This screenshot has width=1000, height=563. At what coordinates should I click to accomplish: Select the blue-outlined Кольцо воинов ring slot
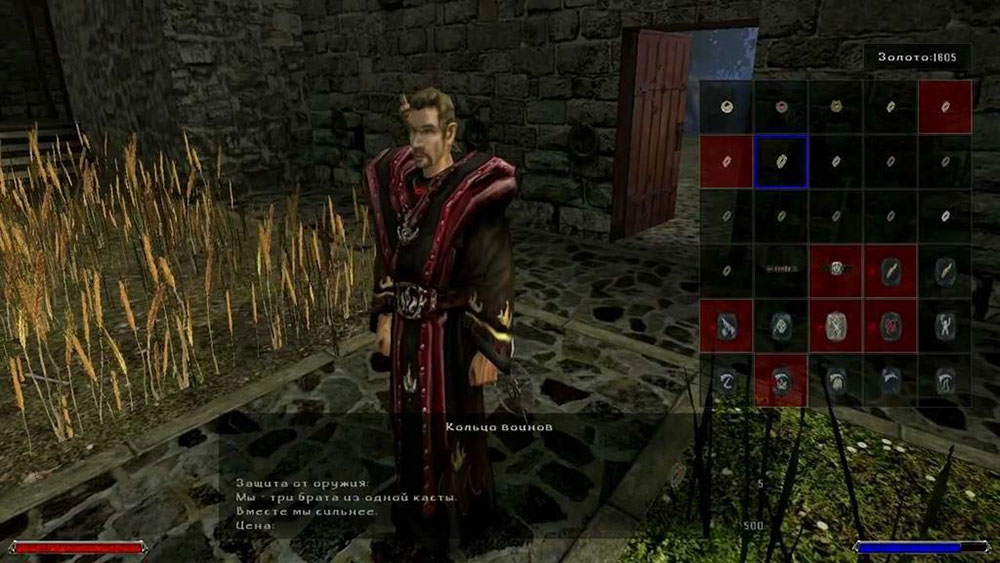pyautogui.click(x=781, y=162)
